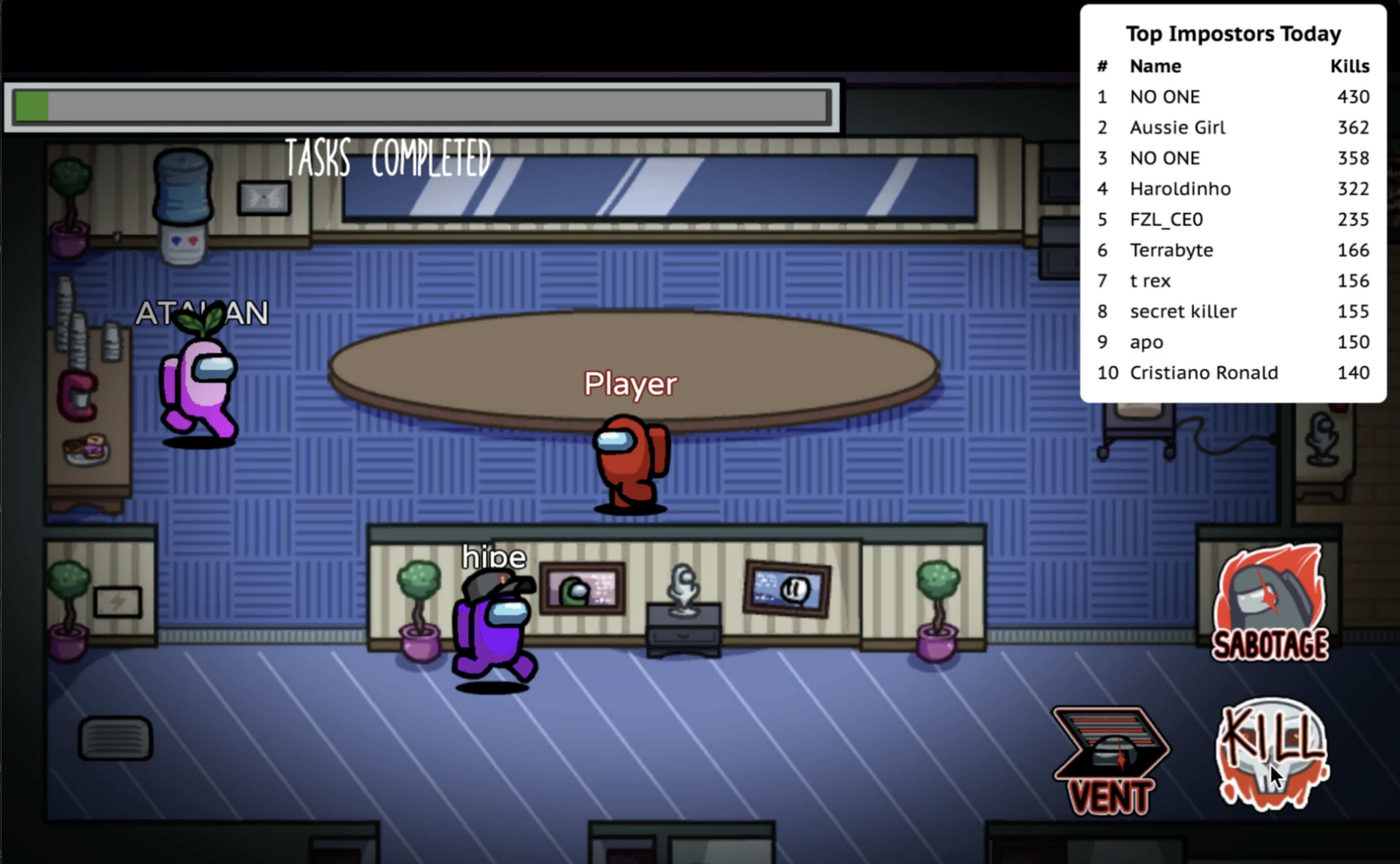Open the Top Impostors Today leaderboard header
Viewport: 1400px width, 864px height.
tap(1234, 33)
